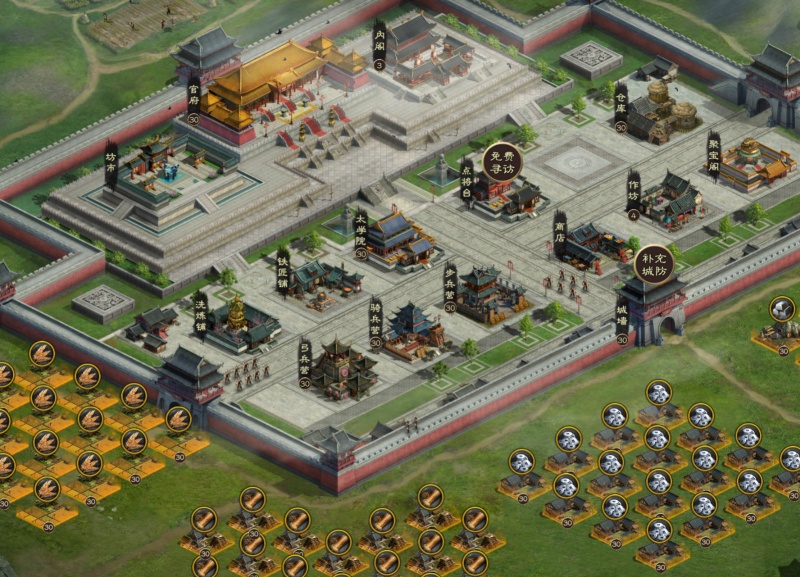Tap the 免费寻访 free visit bubble
This screenshot has height=577, width=800.
click(502, 164)
